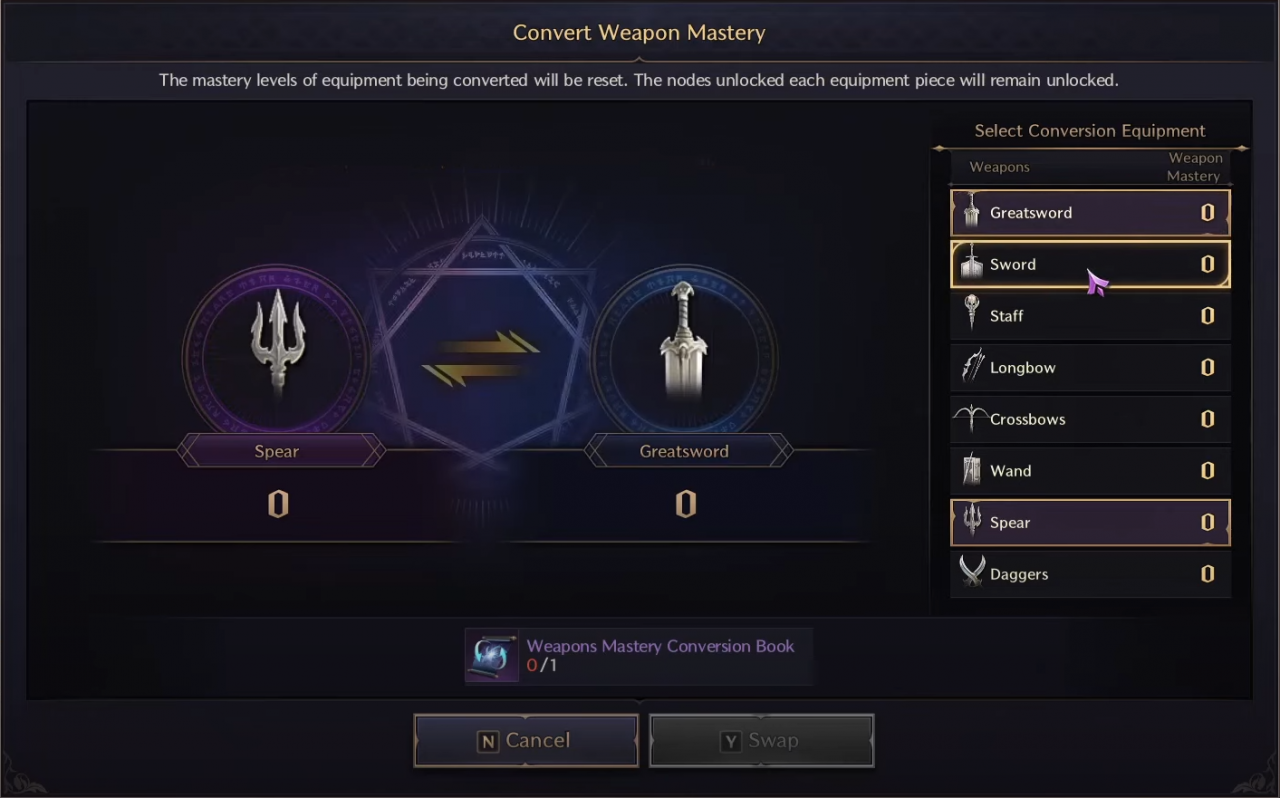Viewport: 1280px width, 798px height.
Task: Click the Weapon Mastery column header
Action: 1195,167
